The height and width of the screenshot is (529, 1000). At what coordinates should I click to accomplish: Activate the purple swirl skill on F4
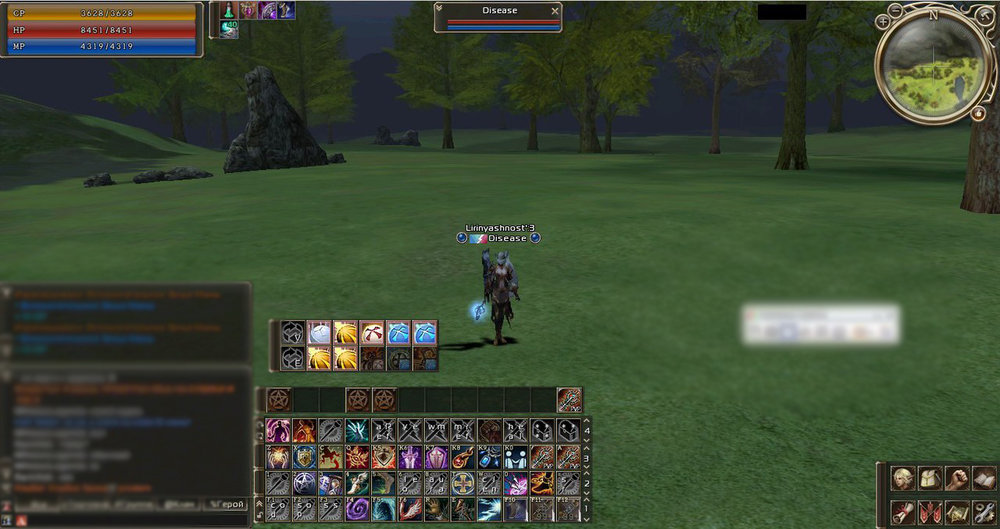(x=357, y=510)
